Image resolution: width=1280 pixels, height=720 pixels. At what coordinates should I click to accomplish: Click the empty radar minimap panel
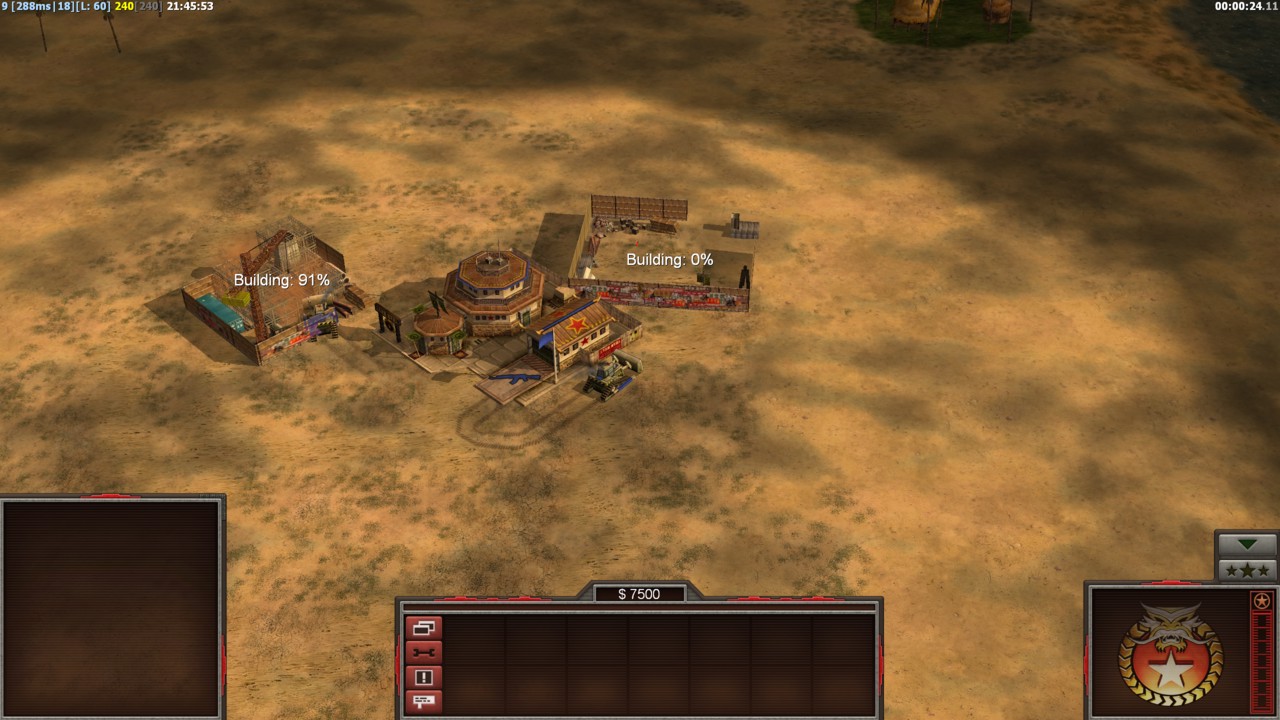point(111,607)
